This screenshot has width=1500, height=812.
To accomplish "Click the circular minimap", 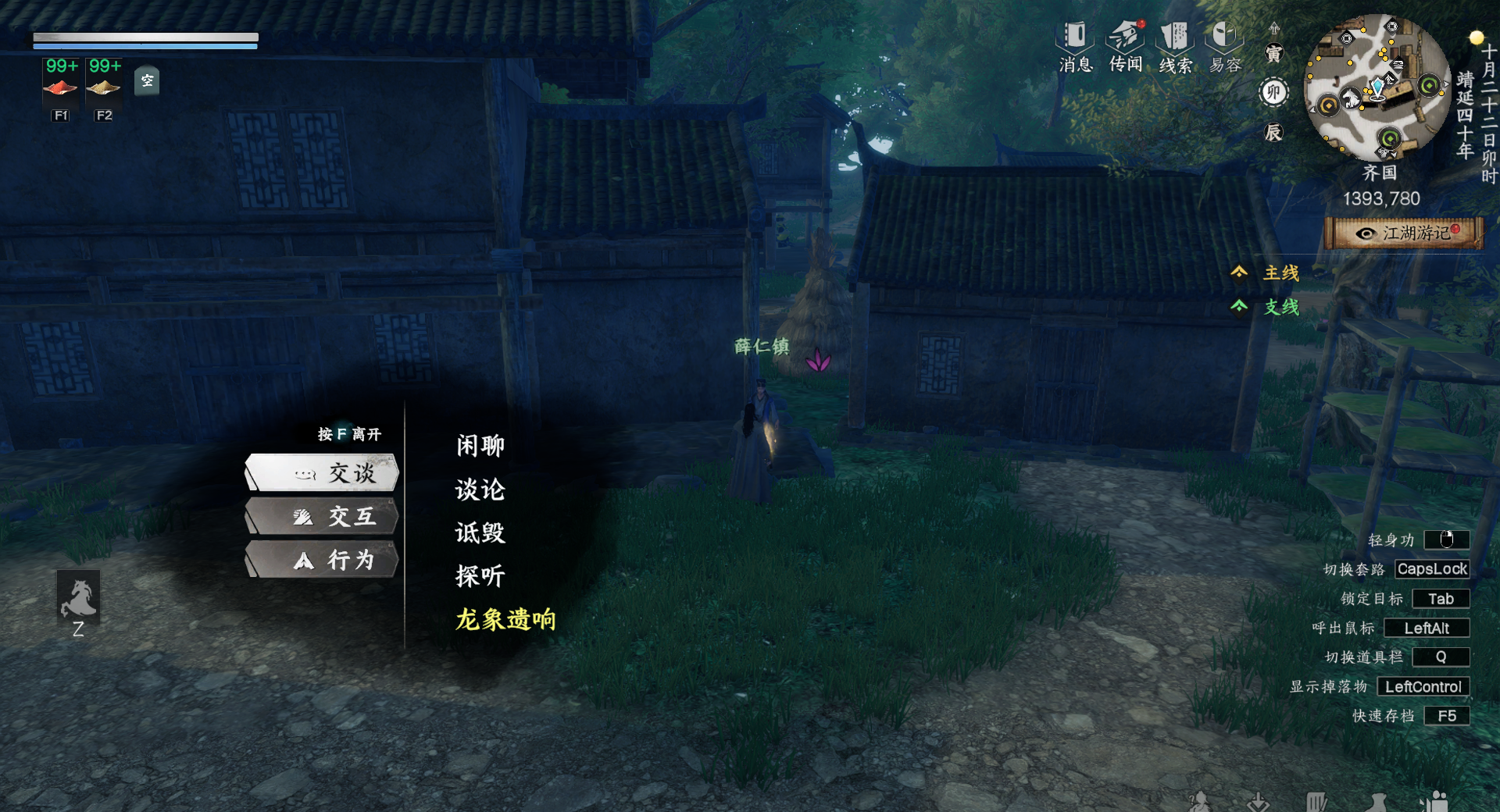I will pos(1377,87).
